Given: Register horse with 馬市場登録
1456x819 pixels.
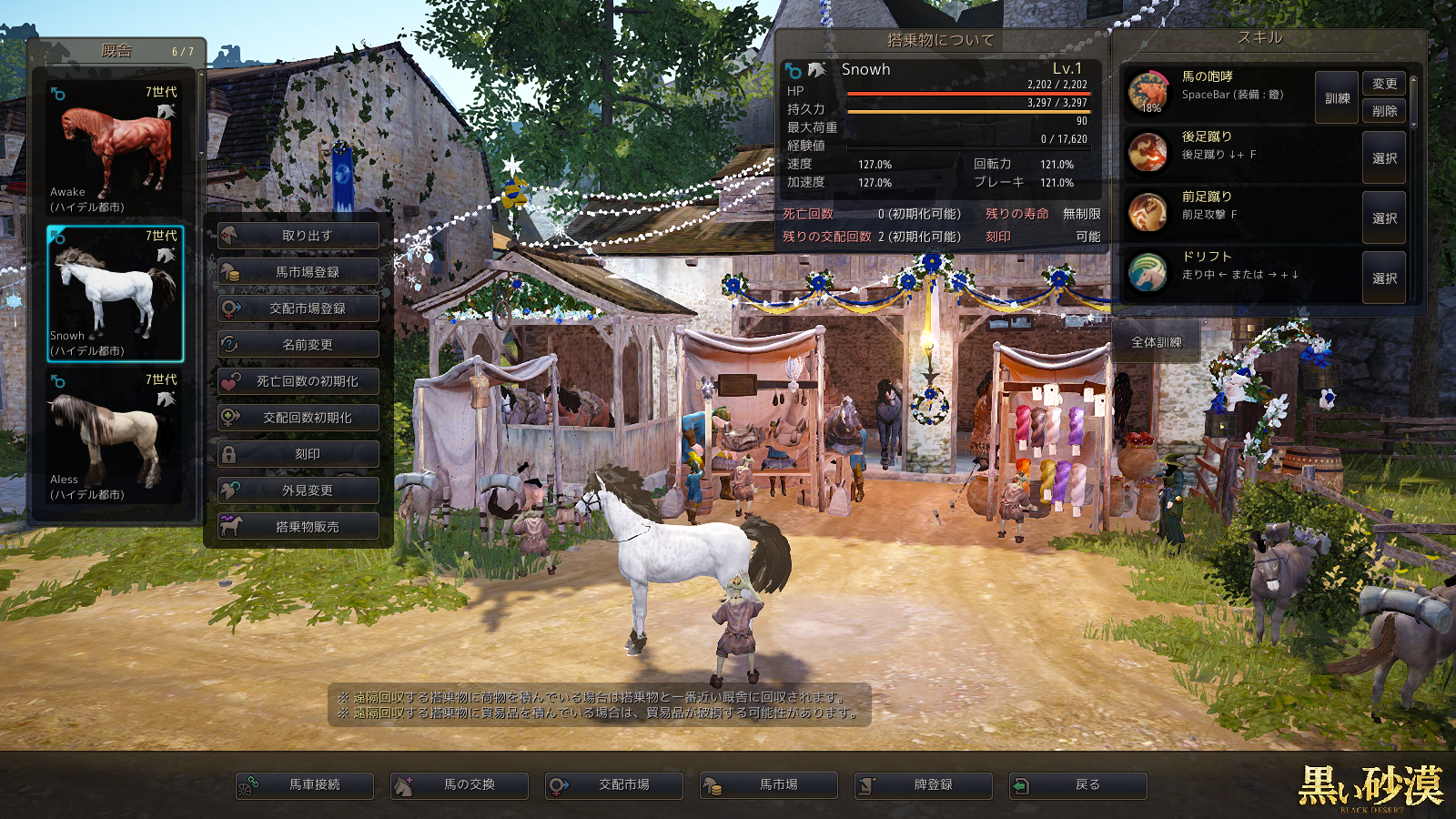Looking at the screenshot, I should coord(298,272).
